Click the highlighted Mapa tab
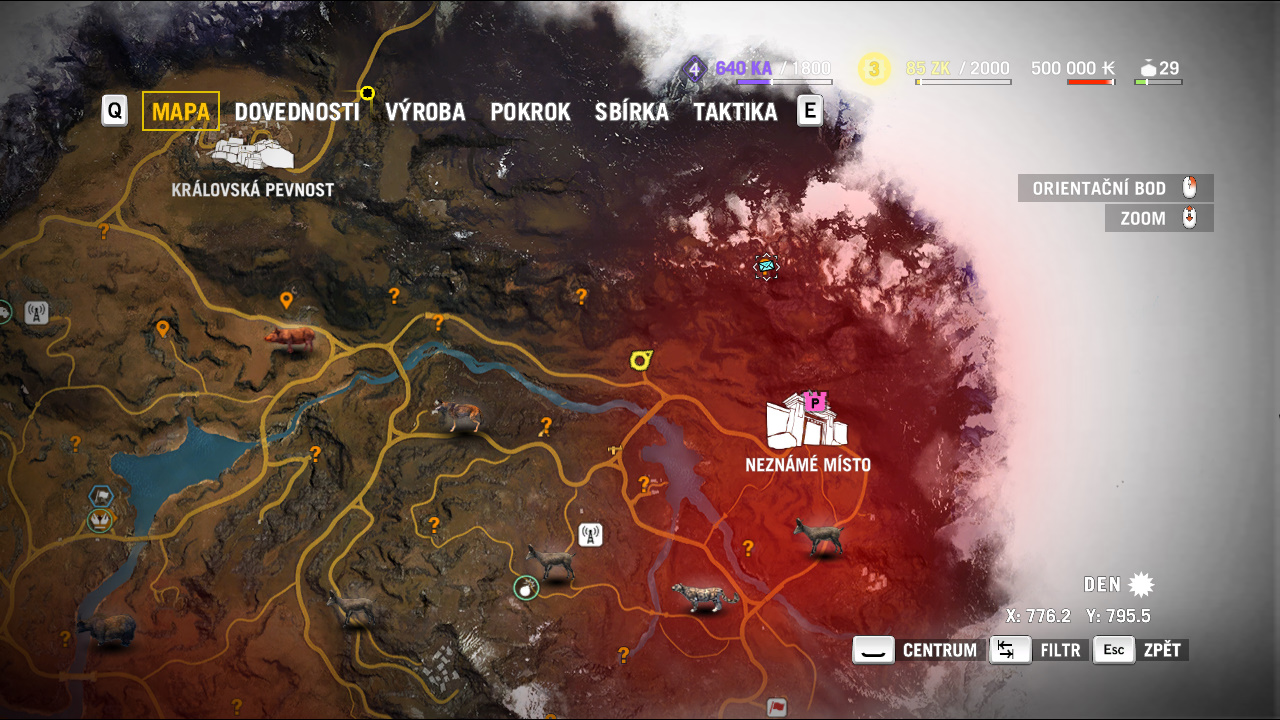The image size is (1280, 720). (x=181, y=112)
